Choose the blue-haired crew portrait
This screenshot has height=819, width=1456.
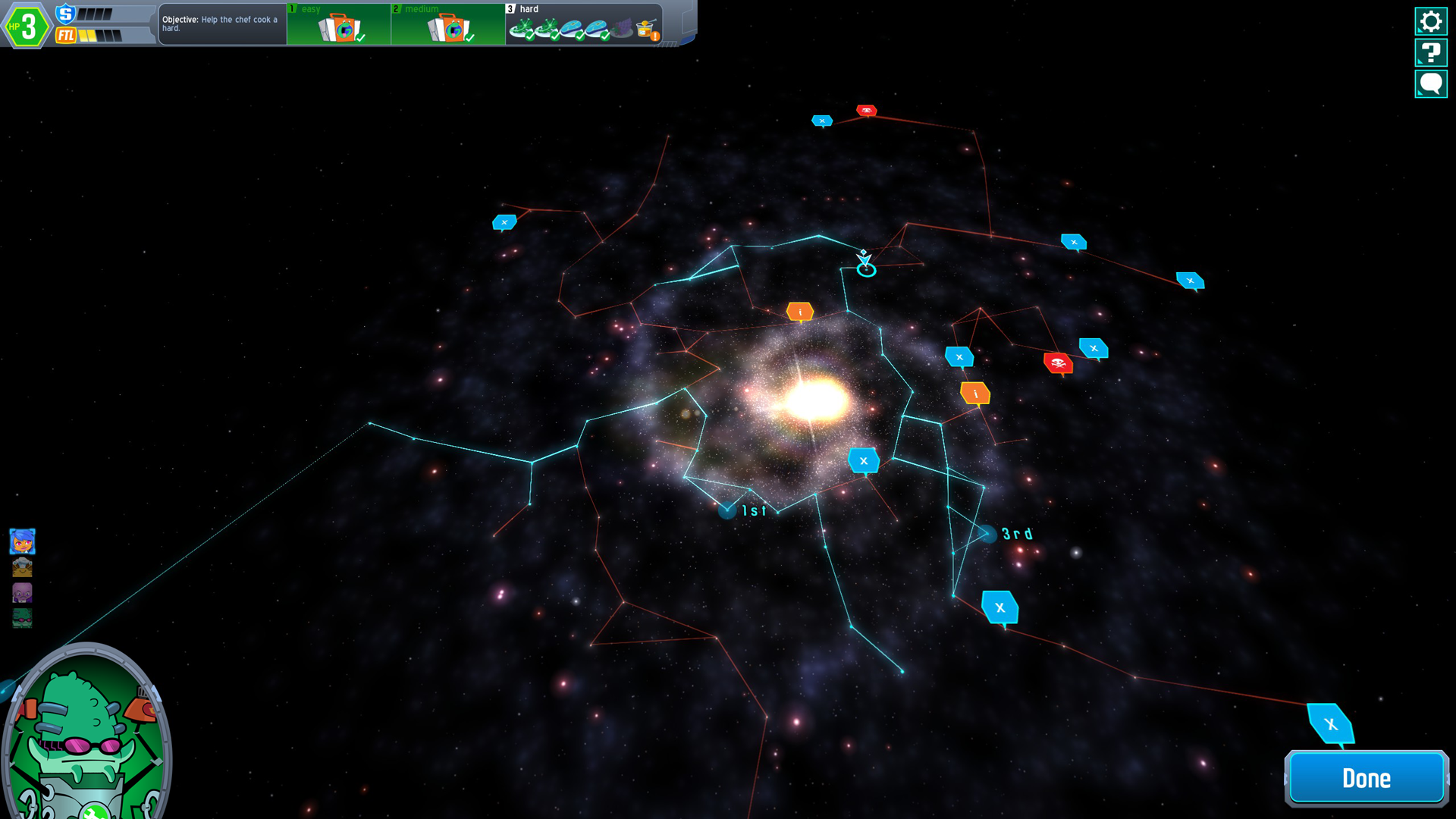[x=22, y=541]
